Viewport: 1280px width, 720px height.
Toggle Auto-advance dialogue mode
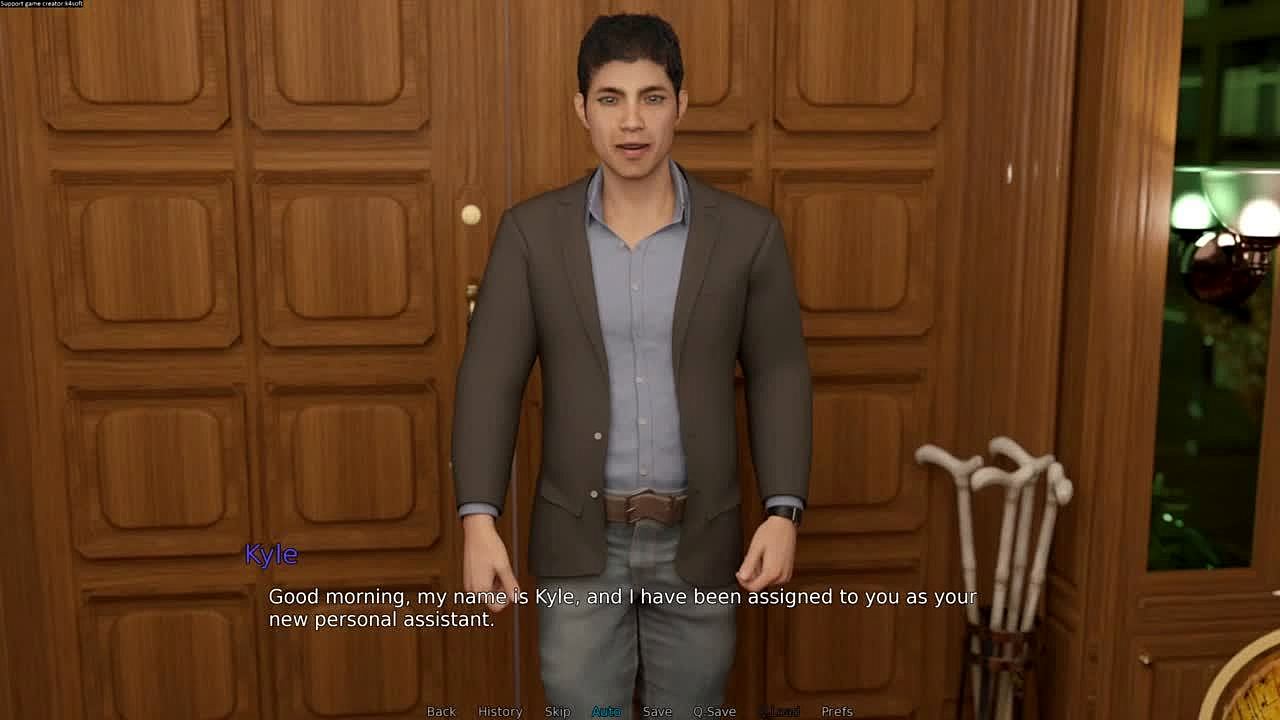pyautogui.click(x=606, y=711)
